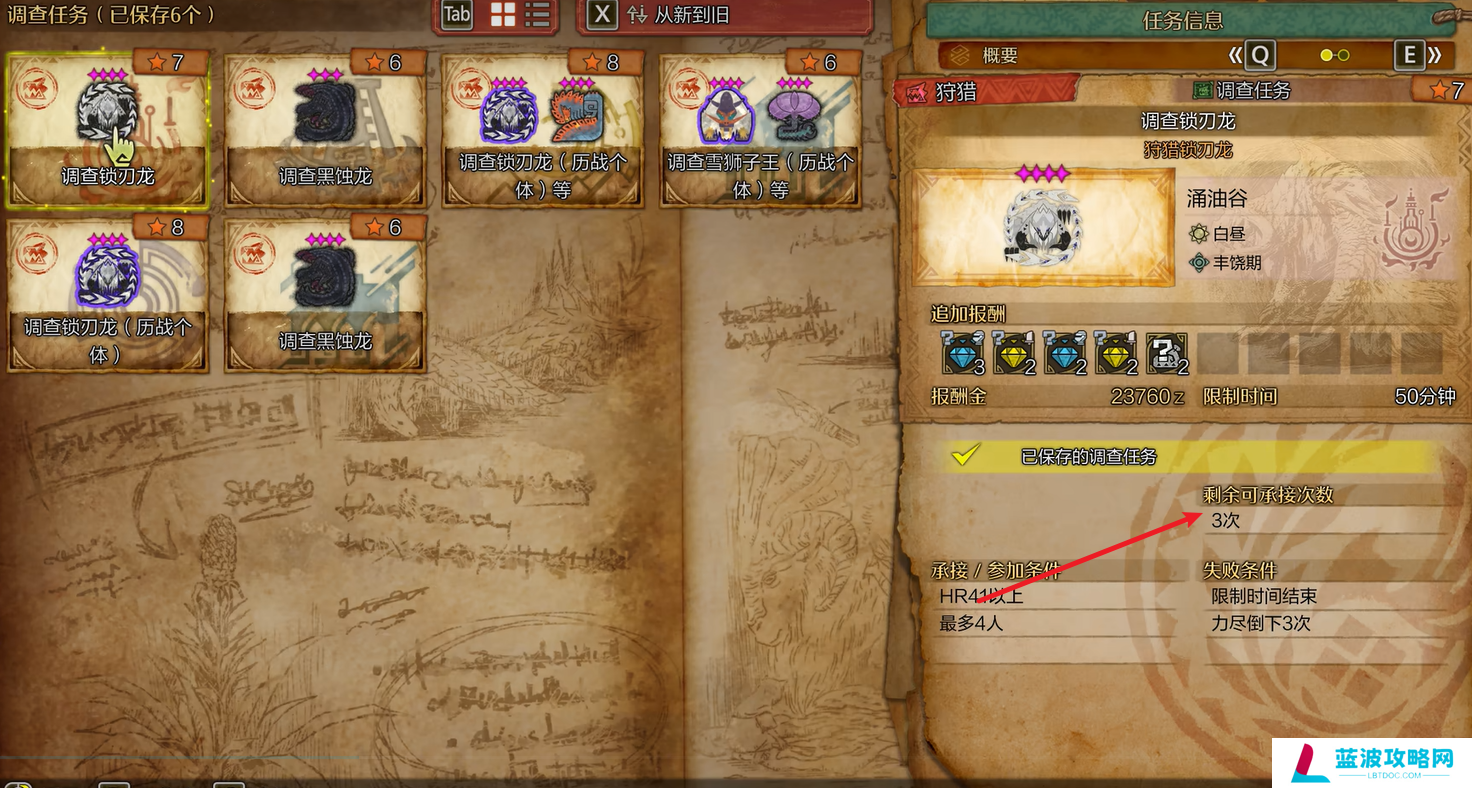Image resolution: width=1472 pixels, height=788 pixels.
Task: Change the 从新到旧 sort order
Action: point(677,15)
